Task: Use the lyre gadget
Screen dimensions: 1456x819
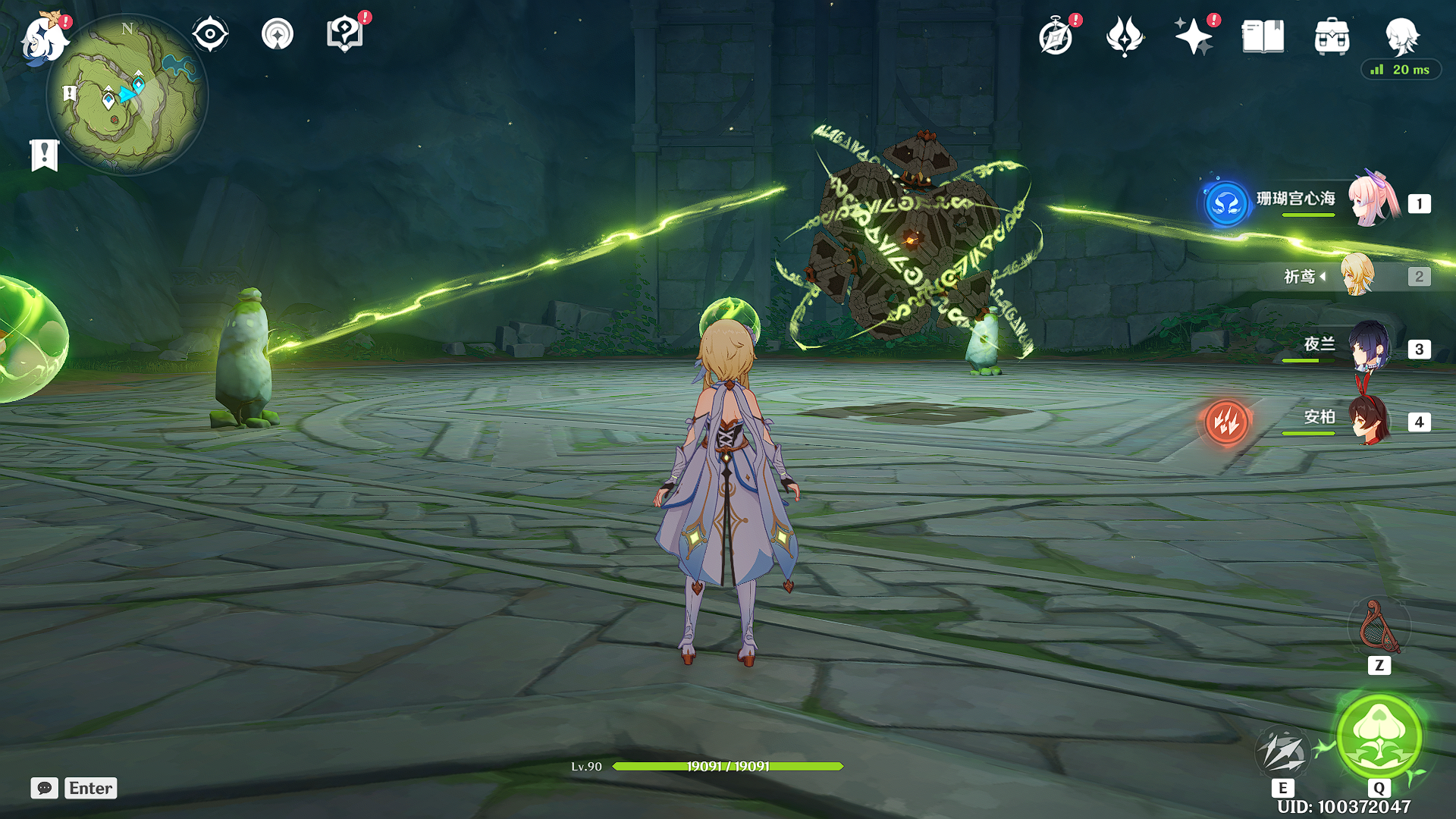Action: [1379, 628]
